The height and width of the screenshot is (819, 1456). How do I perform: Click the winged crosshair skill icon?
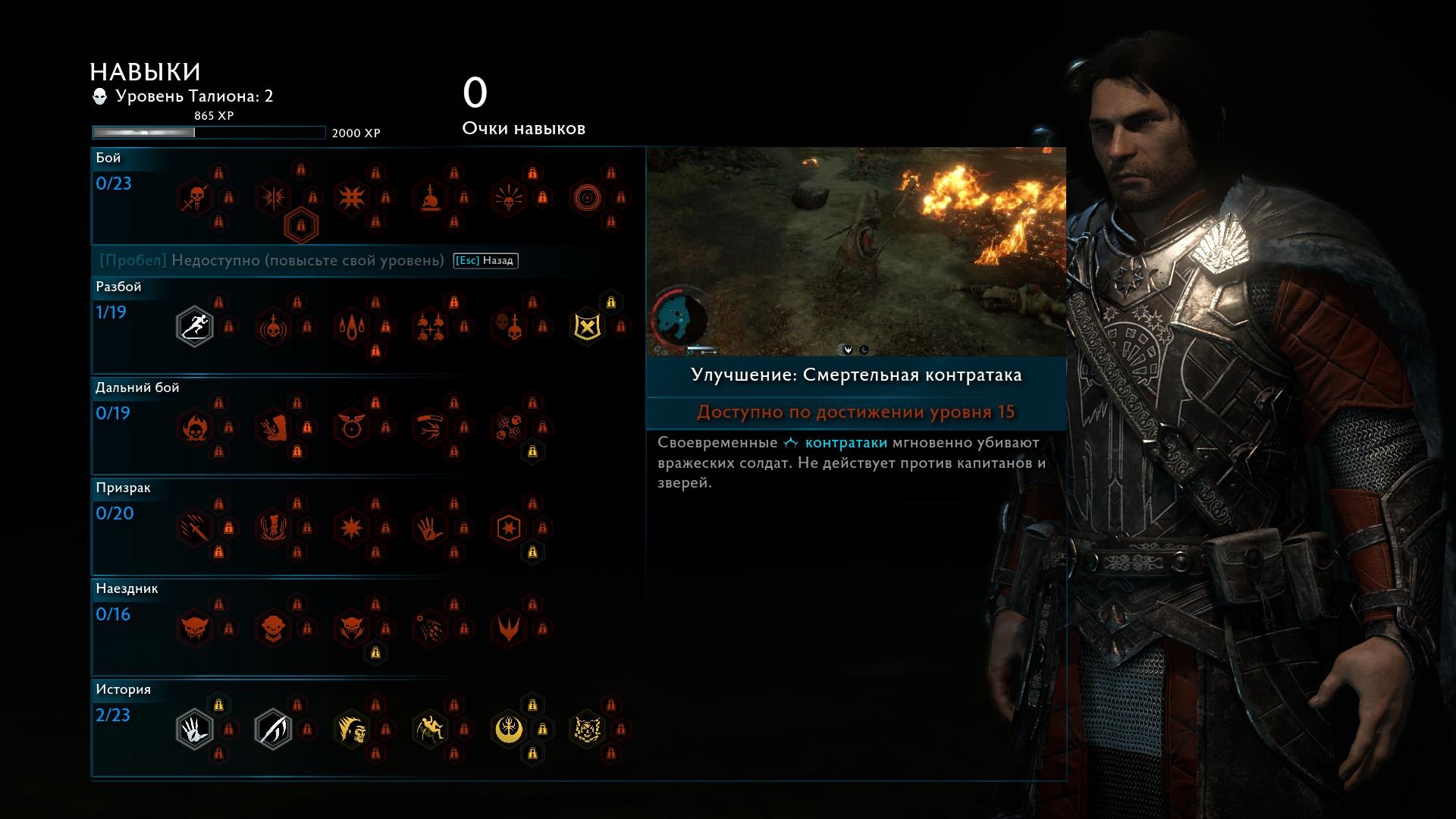(352, 428)
